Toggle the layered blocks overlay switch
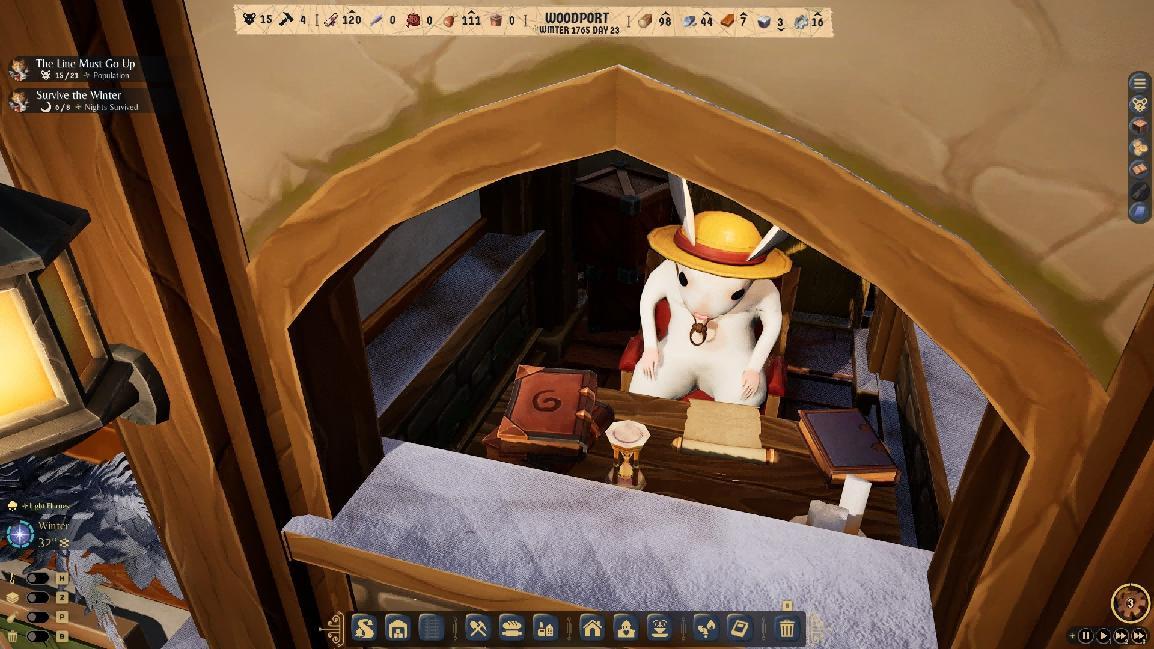The width and height of the screenshot is (1154, 649). [37, 597]
